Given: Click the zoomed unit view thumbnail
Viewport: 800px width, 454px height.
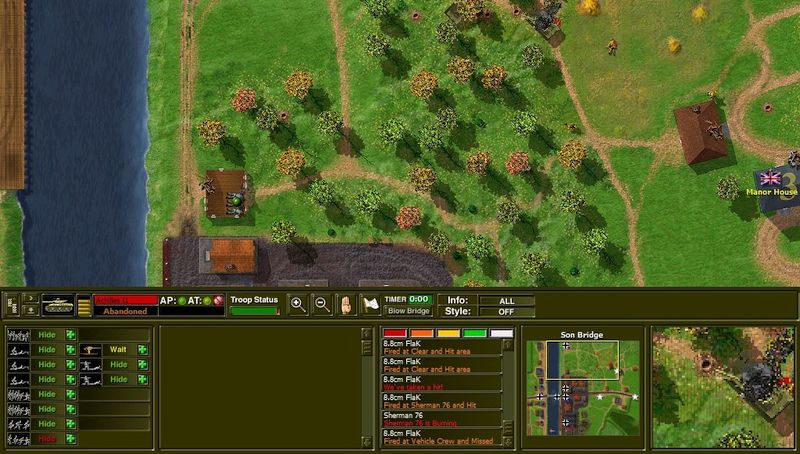Looking at the screenshot, I should pos(724,387).
